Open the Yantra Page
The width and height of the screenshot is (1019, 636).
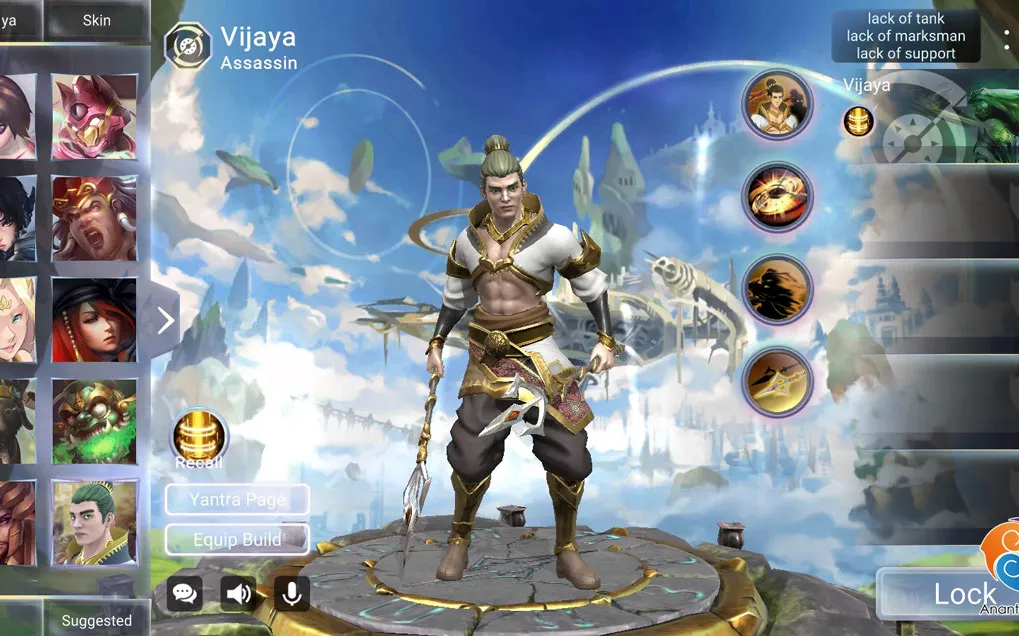pyautogui.click(x=237, y=499)
